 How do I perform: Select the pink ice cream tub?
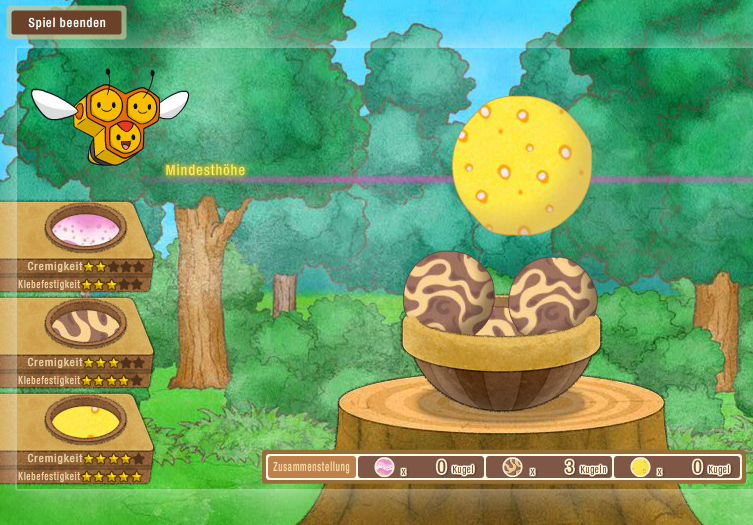[x=85, y=228]
